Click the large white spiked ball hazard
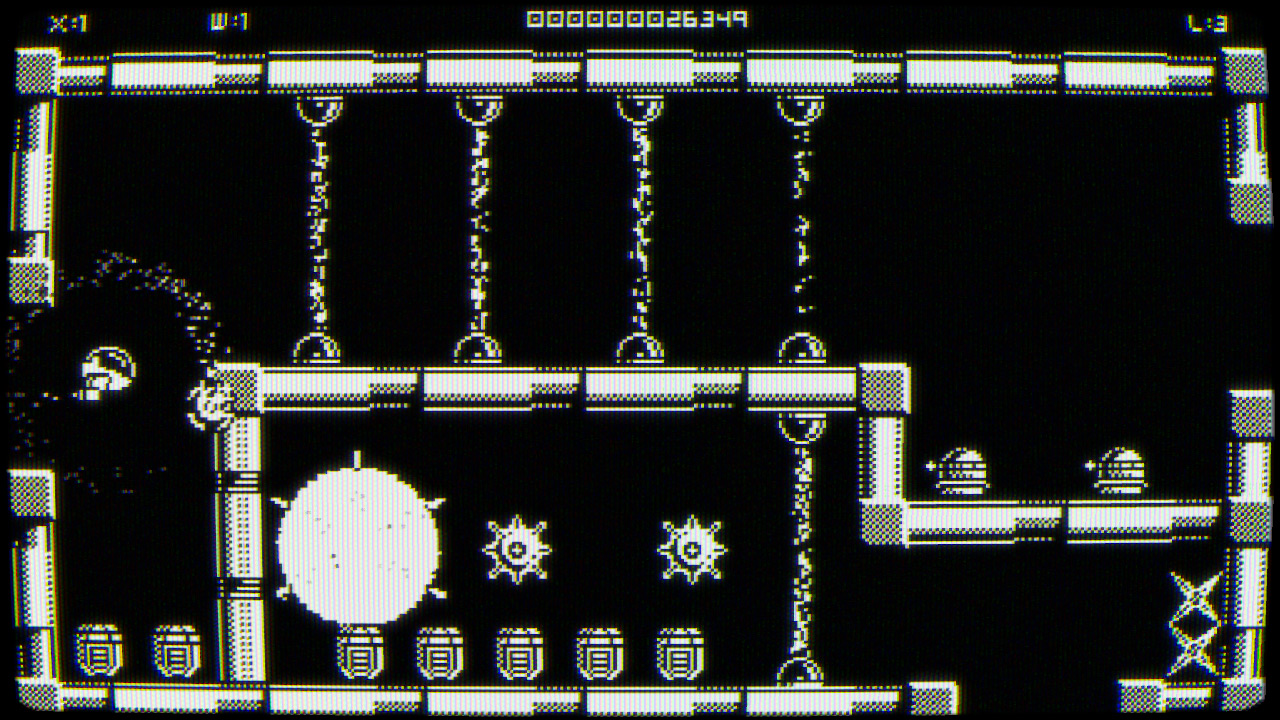 pyautogui.click(x=362, y=545)
